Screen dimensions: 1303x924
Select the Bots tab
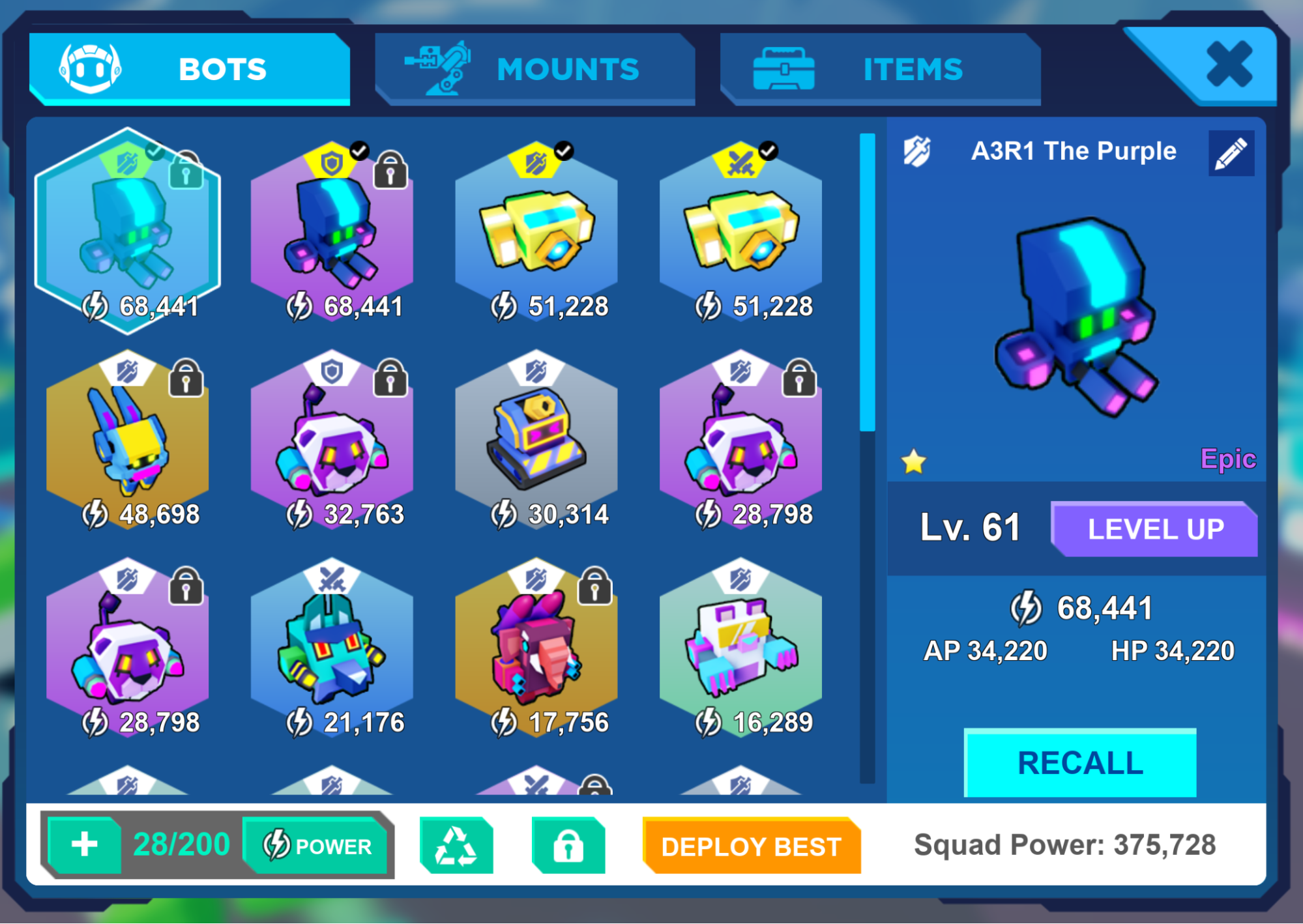point(189,68)
